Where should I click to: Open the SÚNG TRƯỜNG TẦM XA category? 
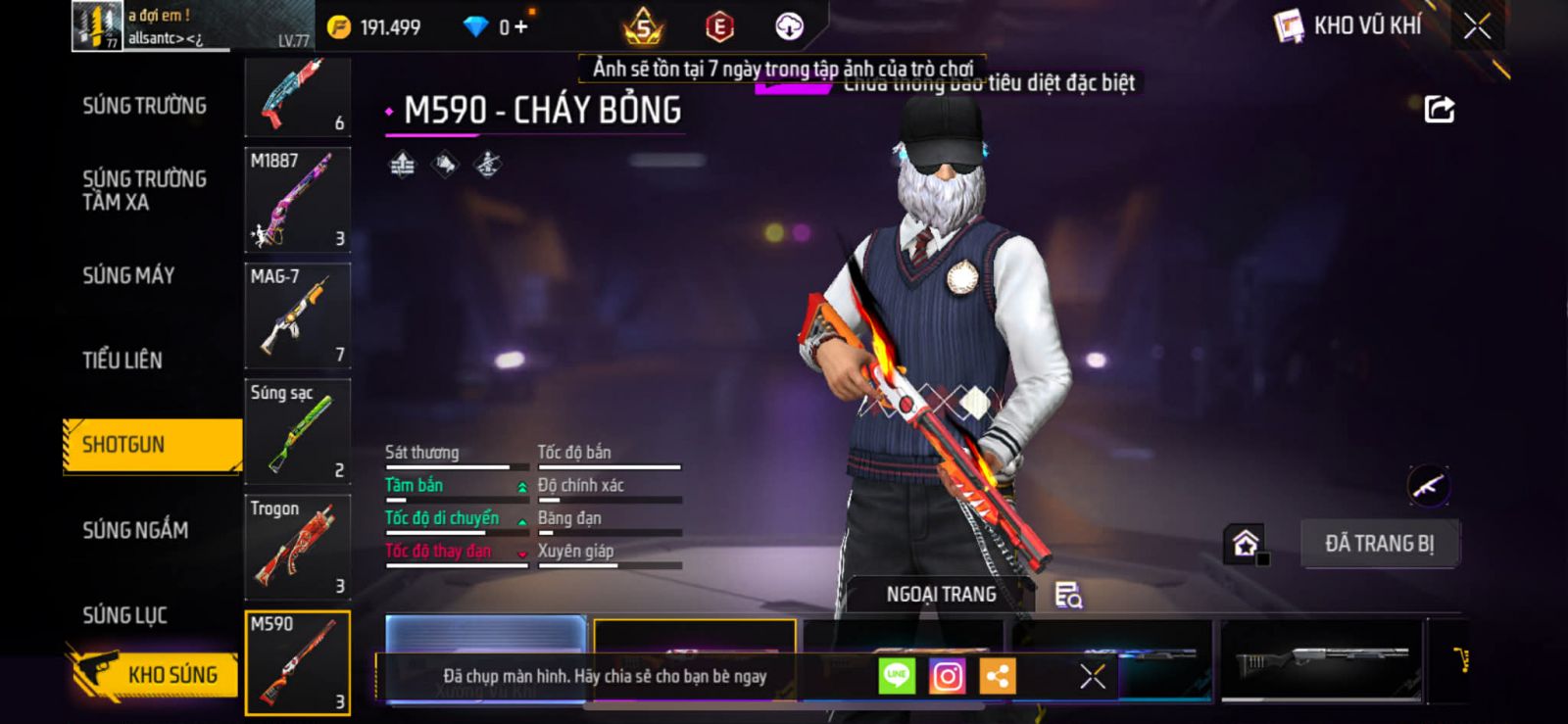pos(144,190)
